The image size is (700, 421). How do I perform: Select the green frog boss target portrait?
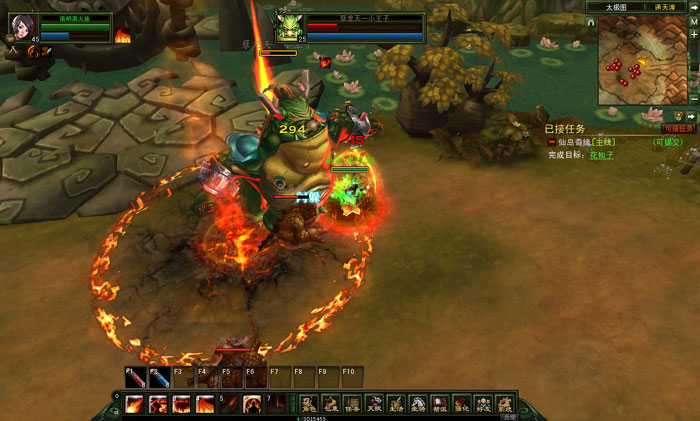tap(290, 24)
